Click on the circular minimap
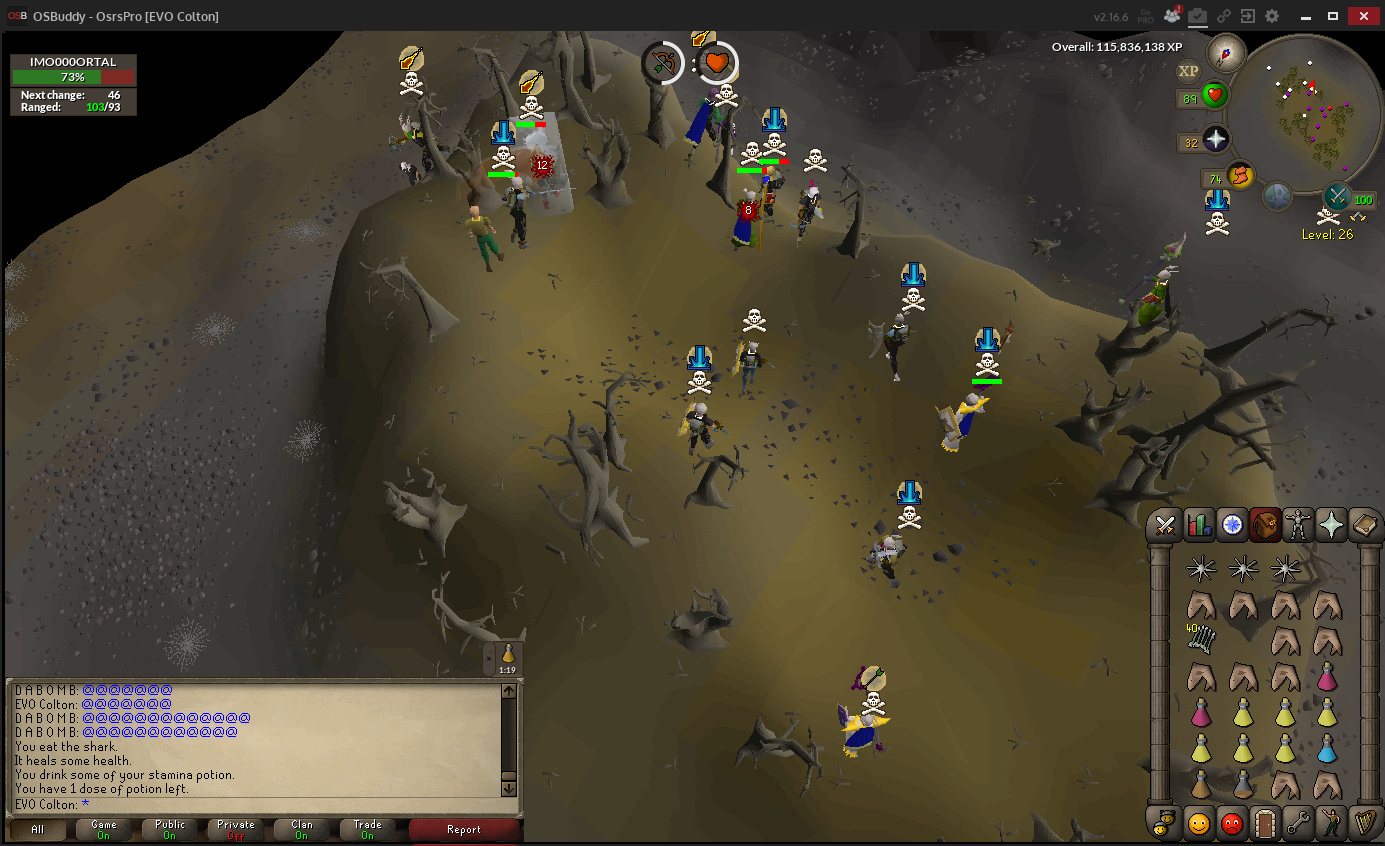 click(1305, 115)
